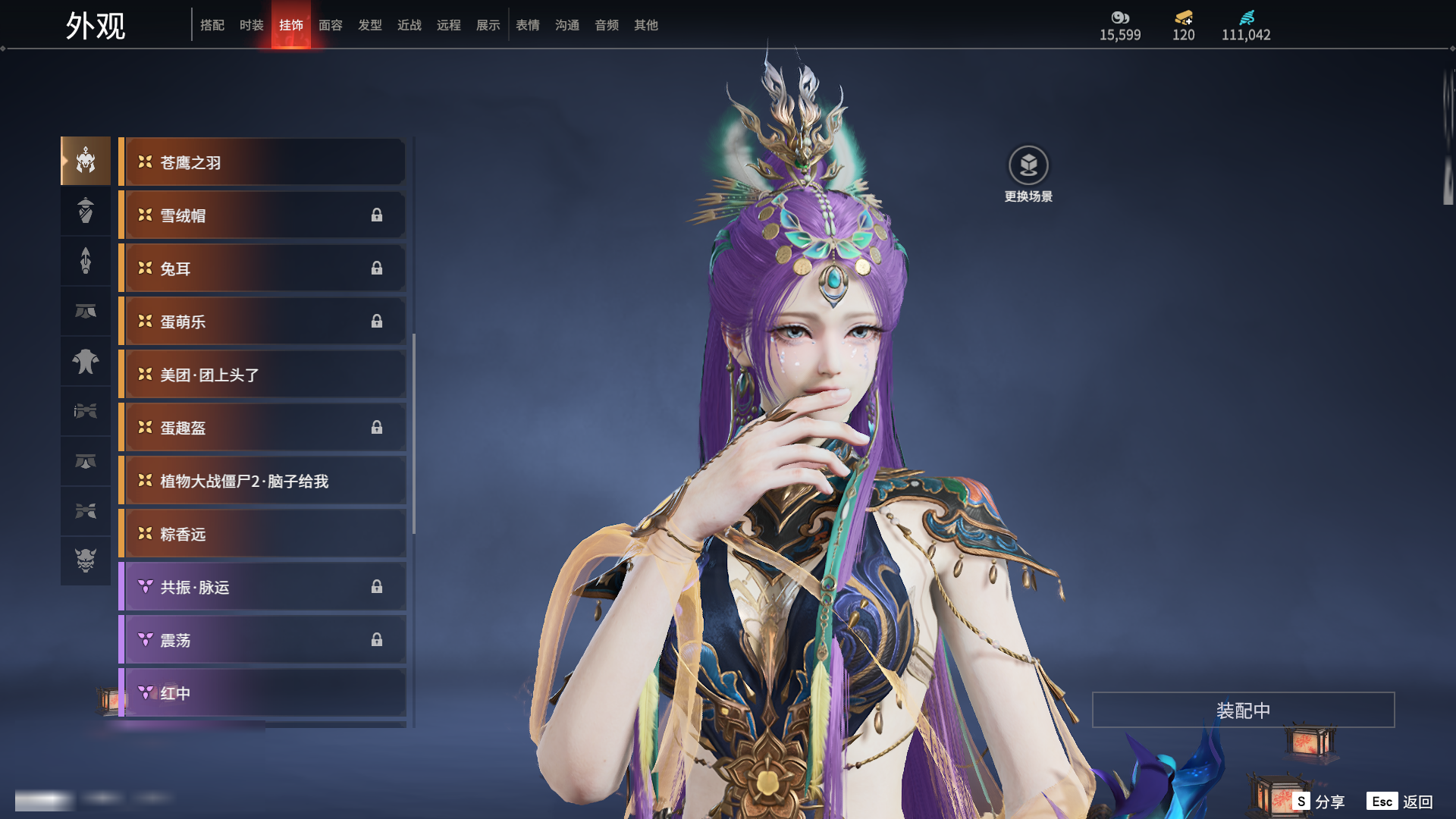Pick the 红中 accessory row
The height and width of the screenshot is (819, 1456).
coord(262,693)
